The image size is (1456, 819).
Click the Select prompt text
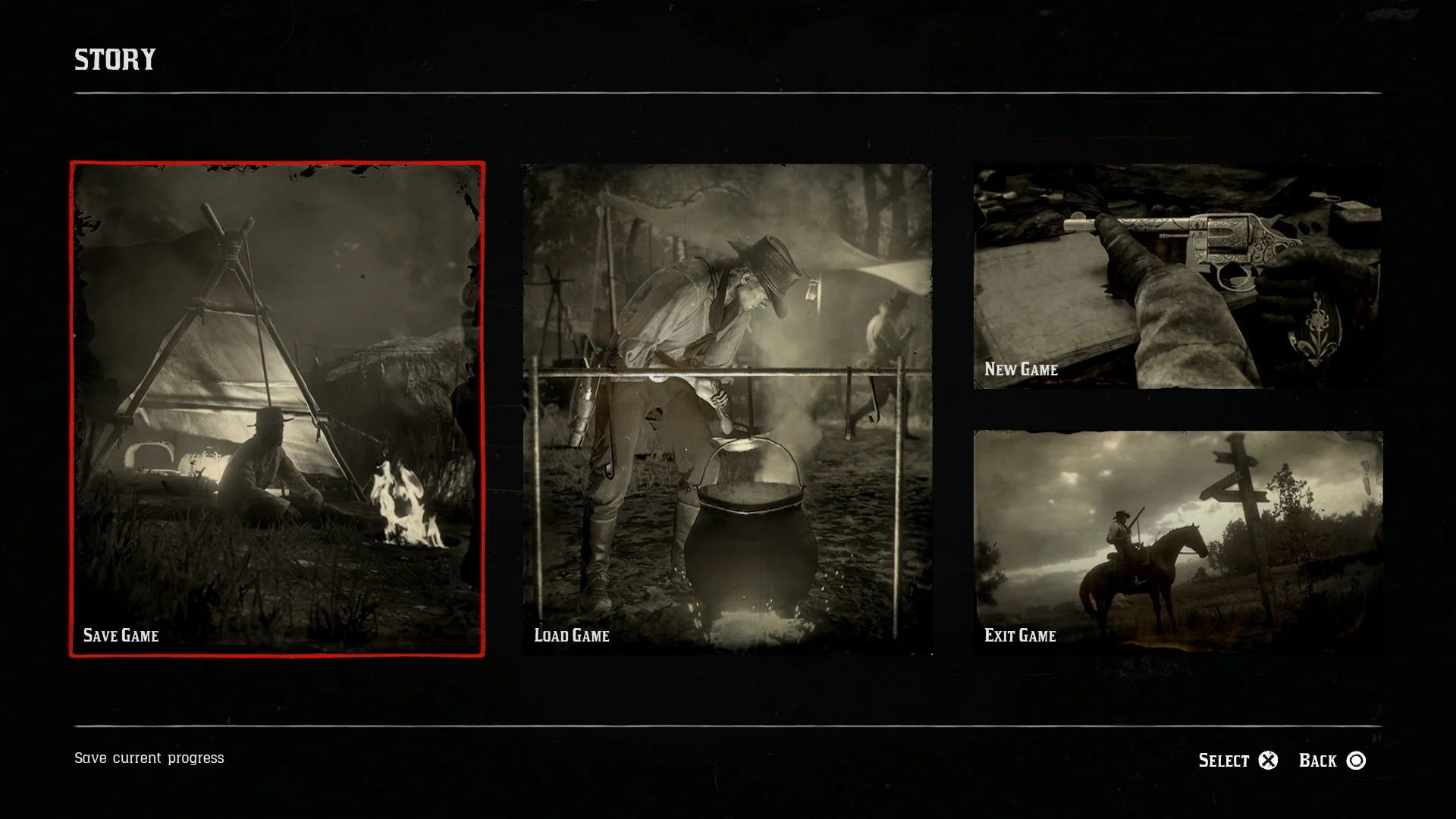1223,760
